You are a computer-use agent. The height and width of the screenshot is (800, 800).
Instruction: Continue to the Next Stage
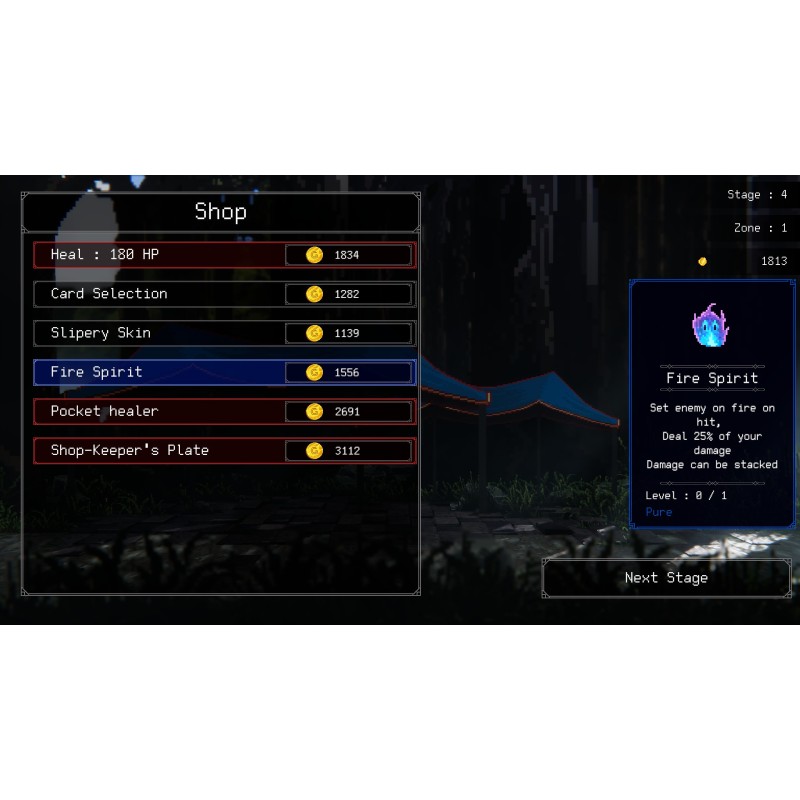click(666, 578)
